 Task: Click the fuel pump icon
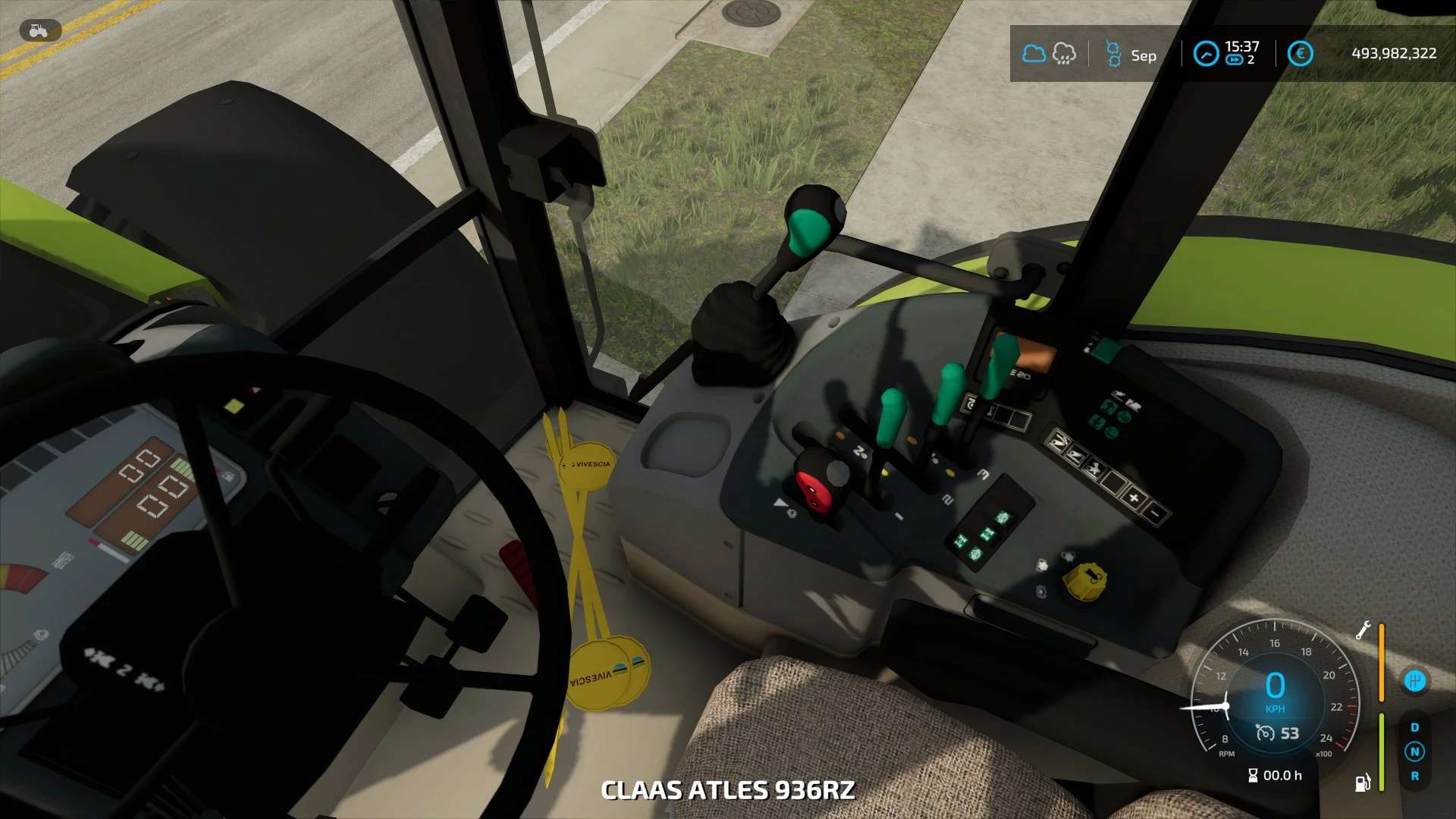pyautogui.click(x=1363, y=782)
